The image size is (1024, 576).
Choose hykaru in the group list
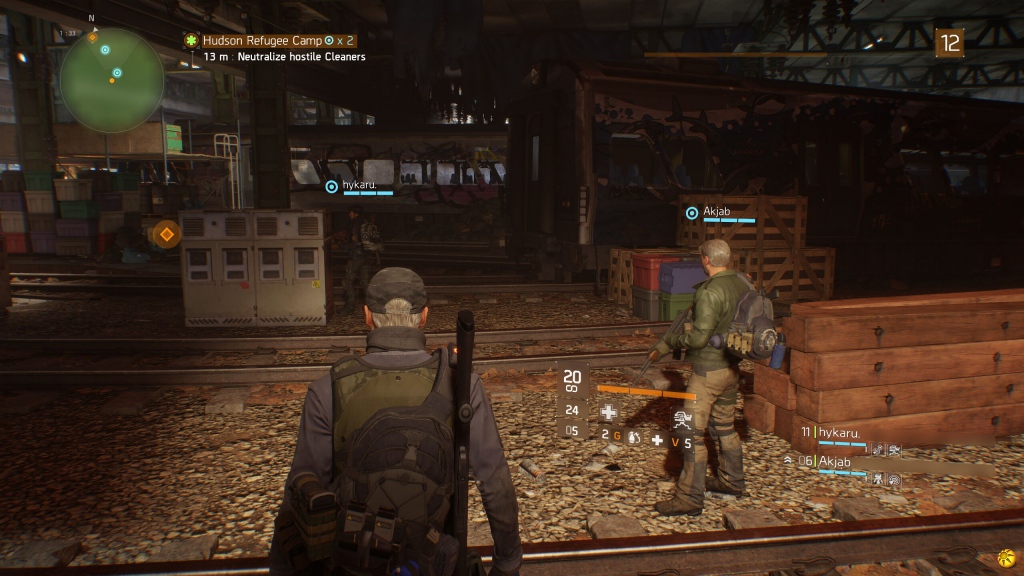838,433
